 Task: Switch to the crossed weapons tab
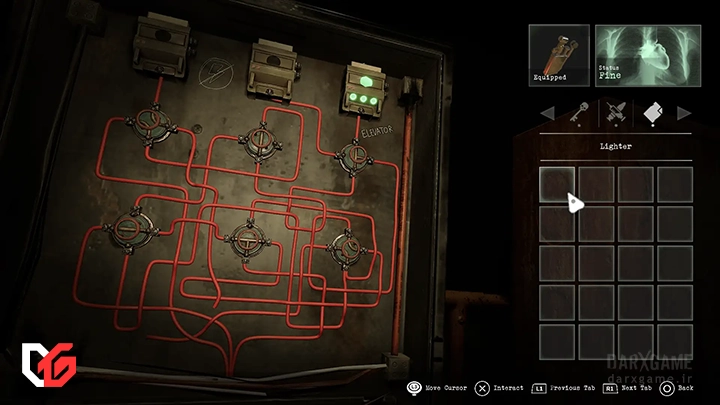pos(614,112)
